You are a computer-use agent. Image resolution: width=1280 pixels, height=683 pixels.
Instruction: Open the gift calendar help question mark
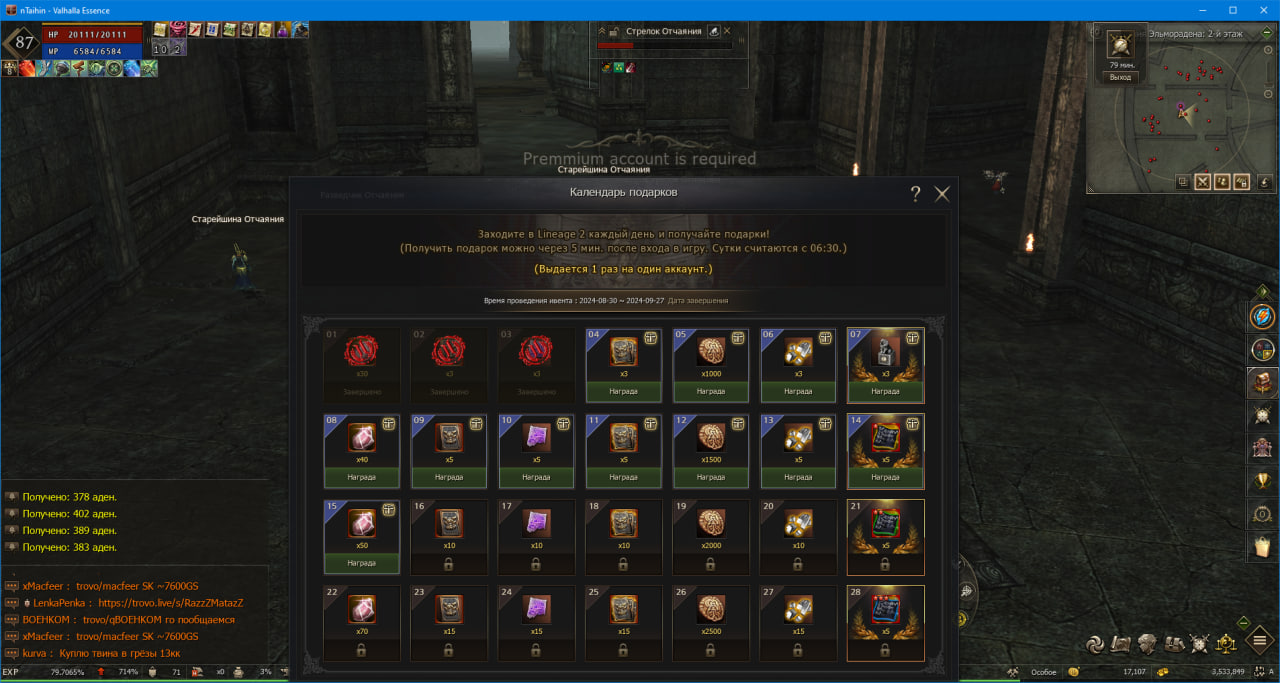915,194
